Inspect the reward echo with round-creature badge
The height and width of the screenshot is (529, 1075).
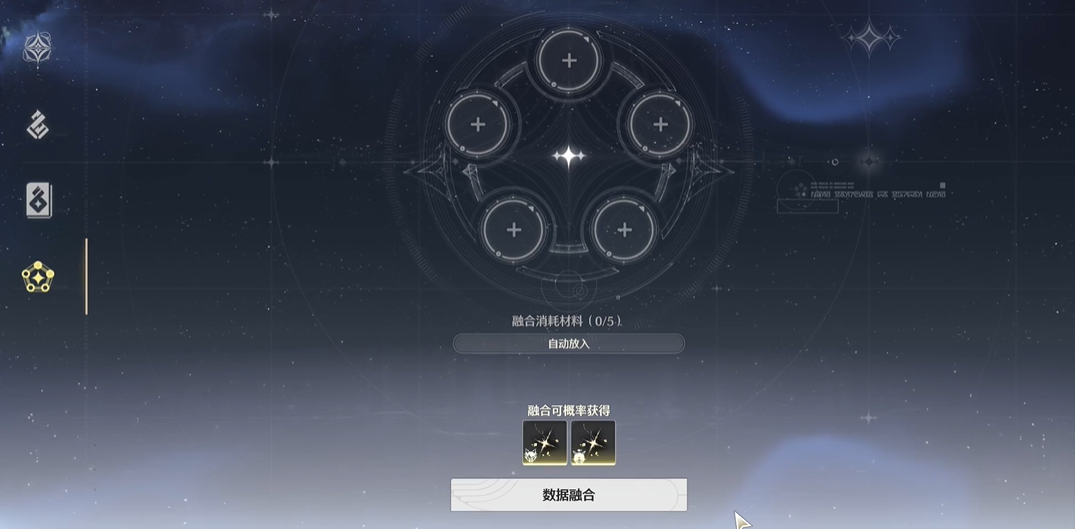point(593,442)
